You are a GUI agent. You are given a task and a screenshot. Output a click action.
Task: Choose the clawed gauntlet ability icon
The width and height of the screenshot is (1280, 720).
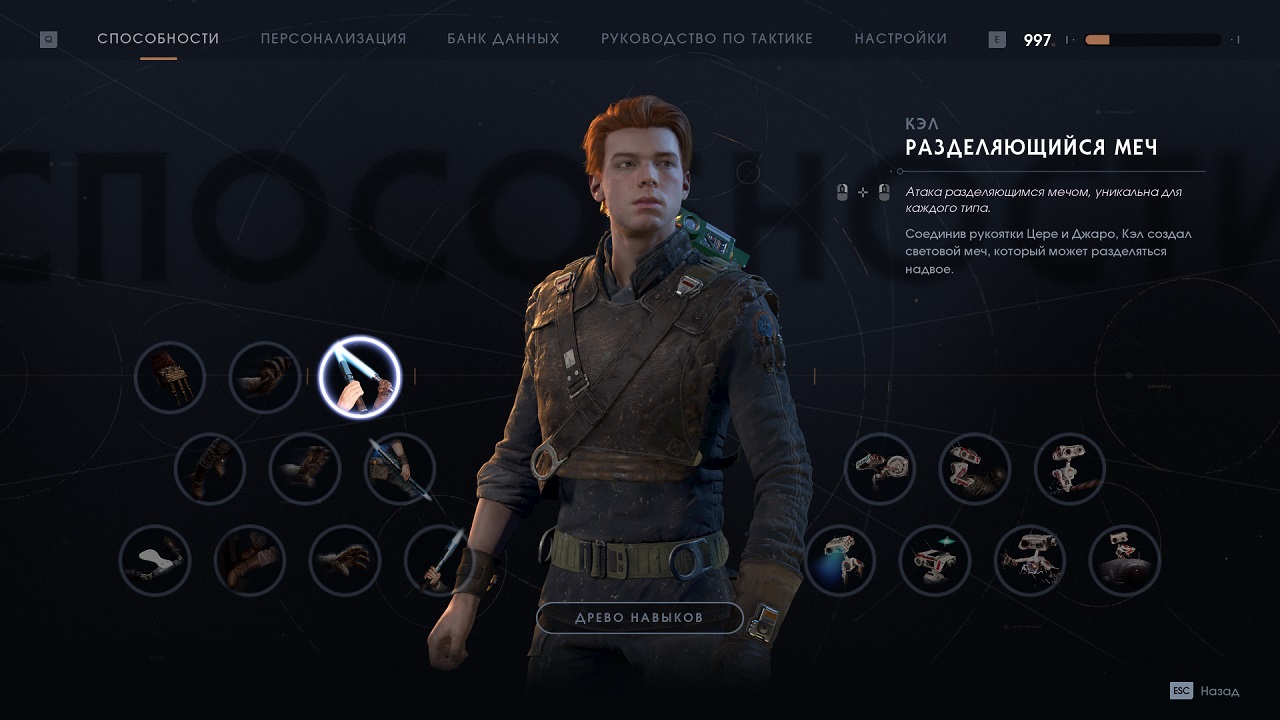(x=170, y=378)
